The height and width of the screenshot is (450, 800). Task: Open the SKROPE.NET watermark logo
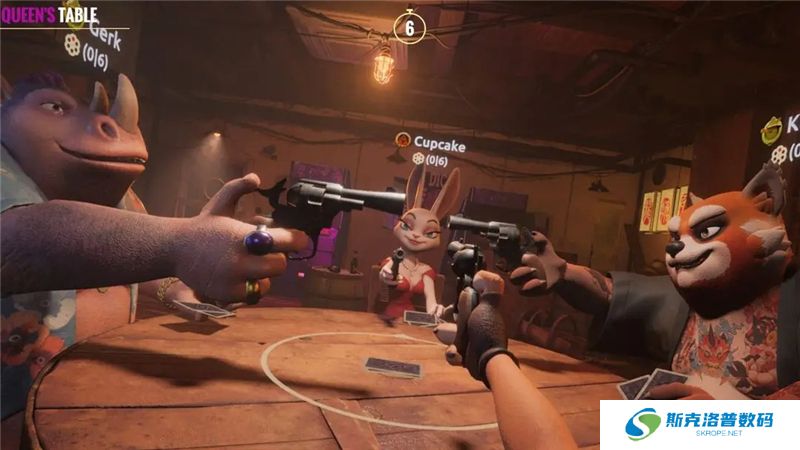coord(699,423)
